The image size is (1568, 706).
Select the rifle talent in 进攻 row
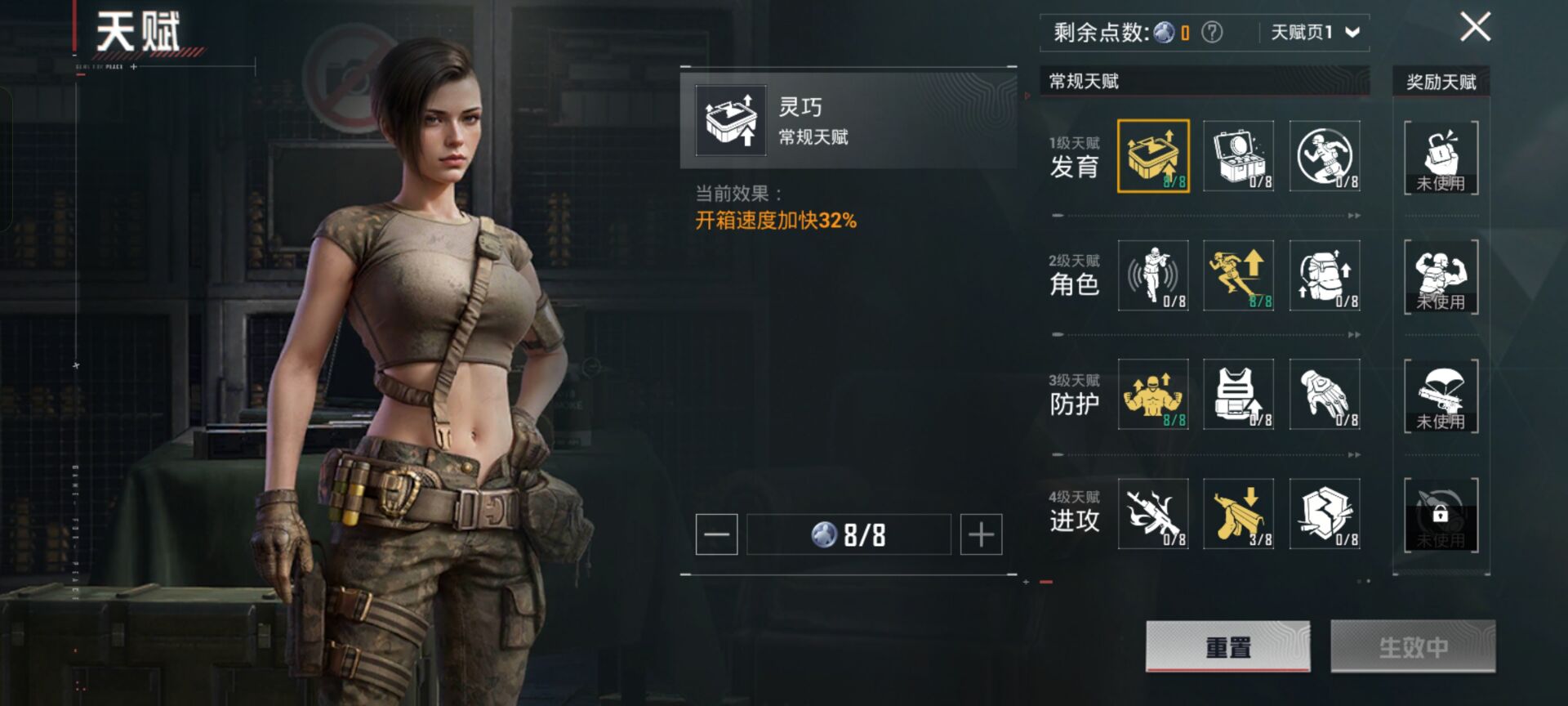(1153, 515)
